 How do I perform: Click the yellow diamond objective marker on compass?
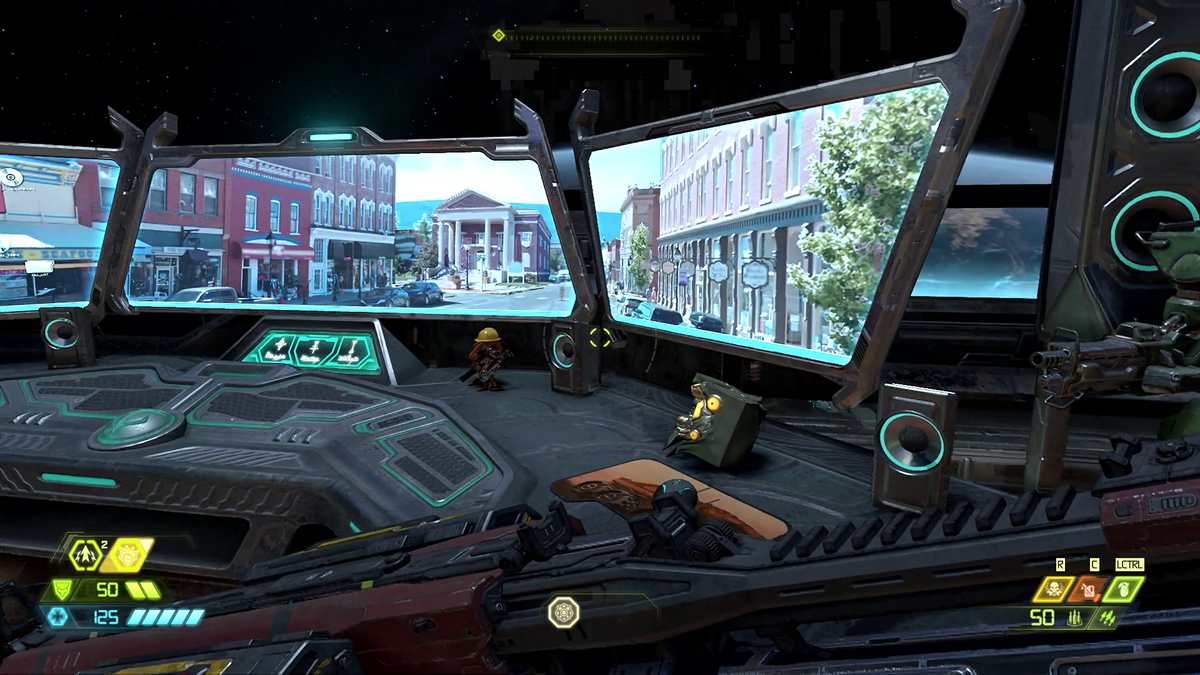[x=498, y=36]
